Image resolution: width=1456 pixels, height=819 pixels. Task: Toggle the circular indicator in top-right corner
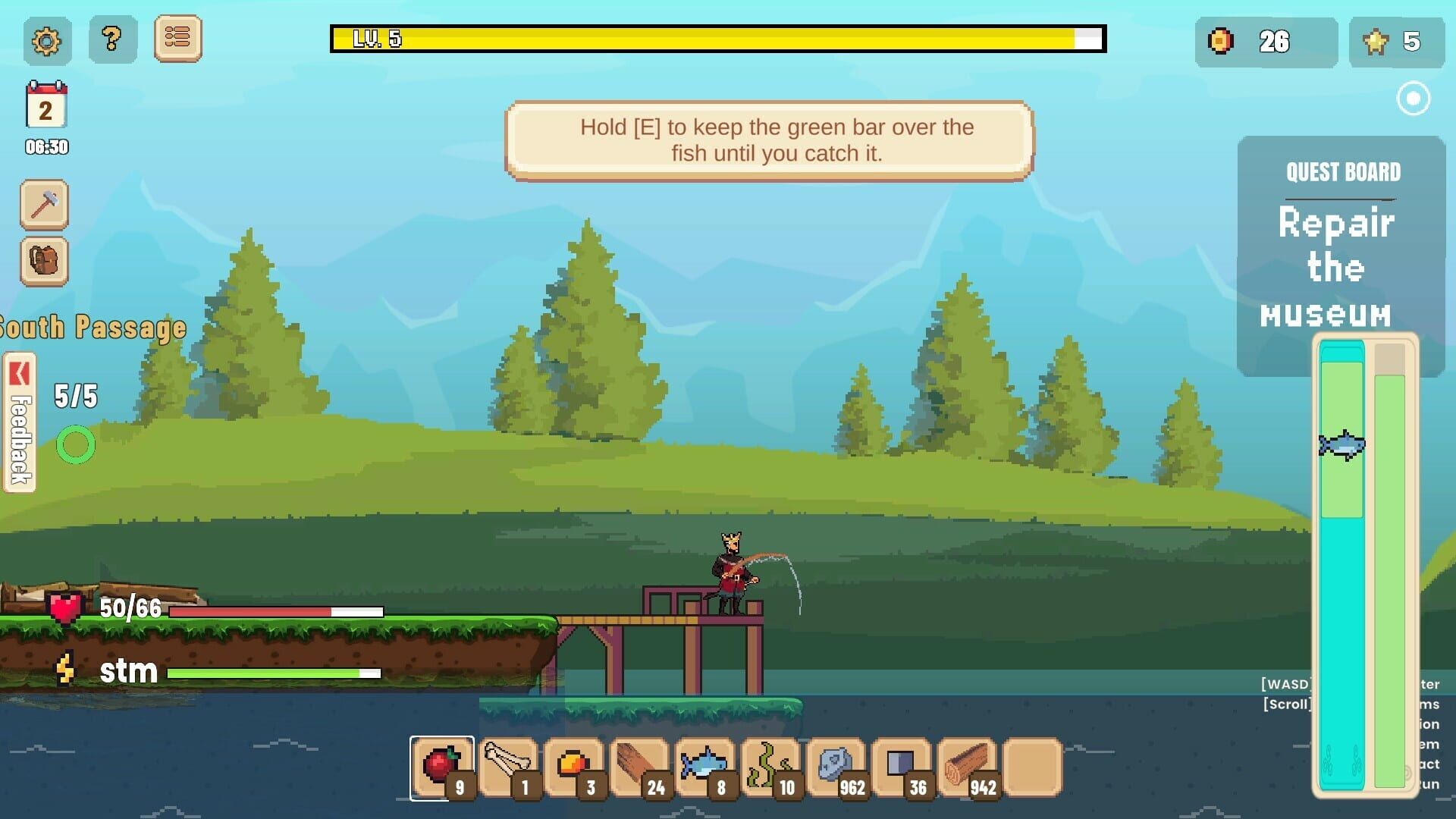[x=1413, y=99]
